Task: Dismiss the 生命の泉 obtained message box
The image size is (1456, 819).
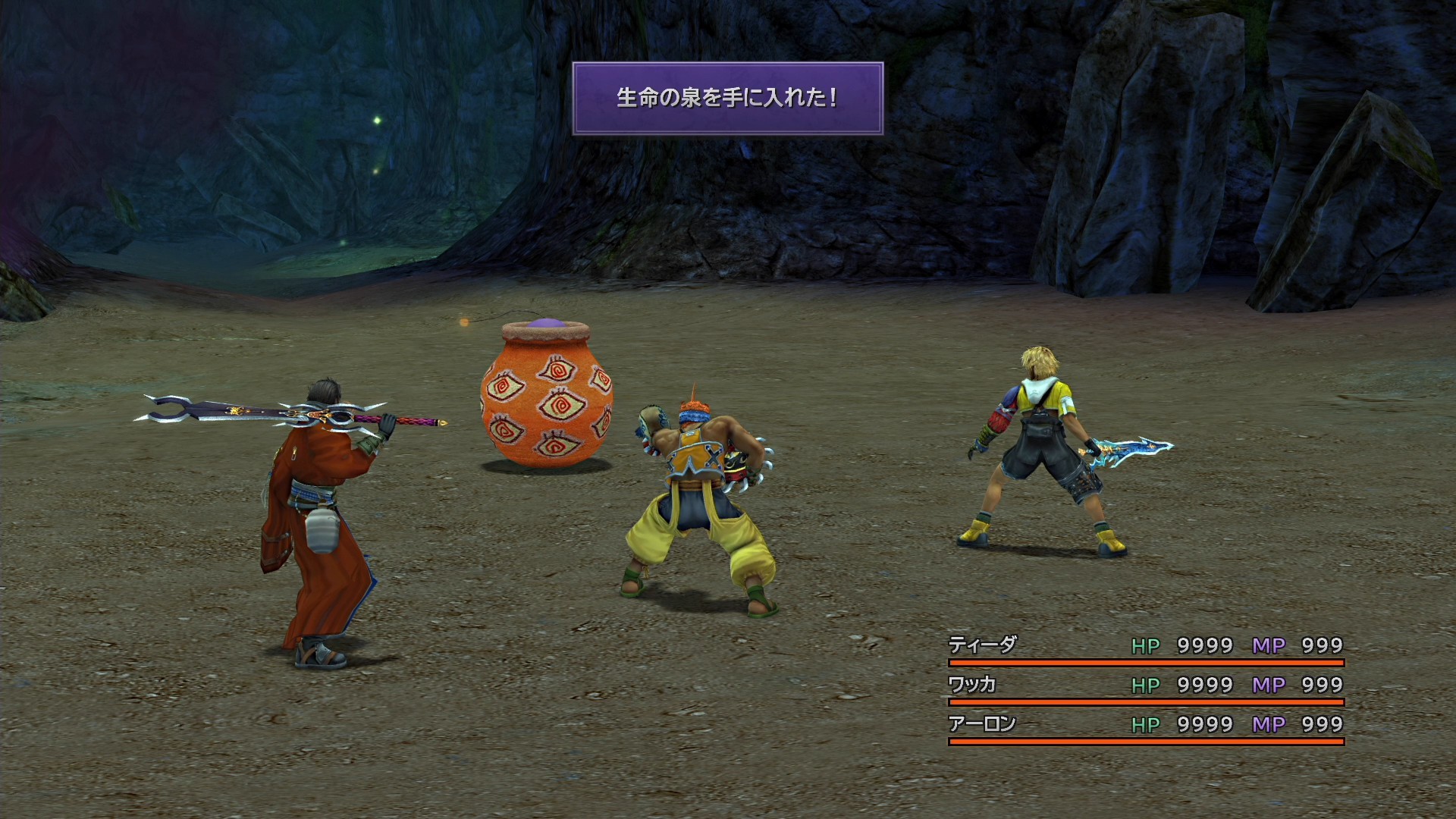Action: 727,99
